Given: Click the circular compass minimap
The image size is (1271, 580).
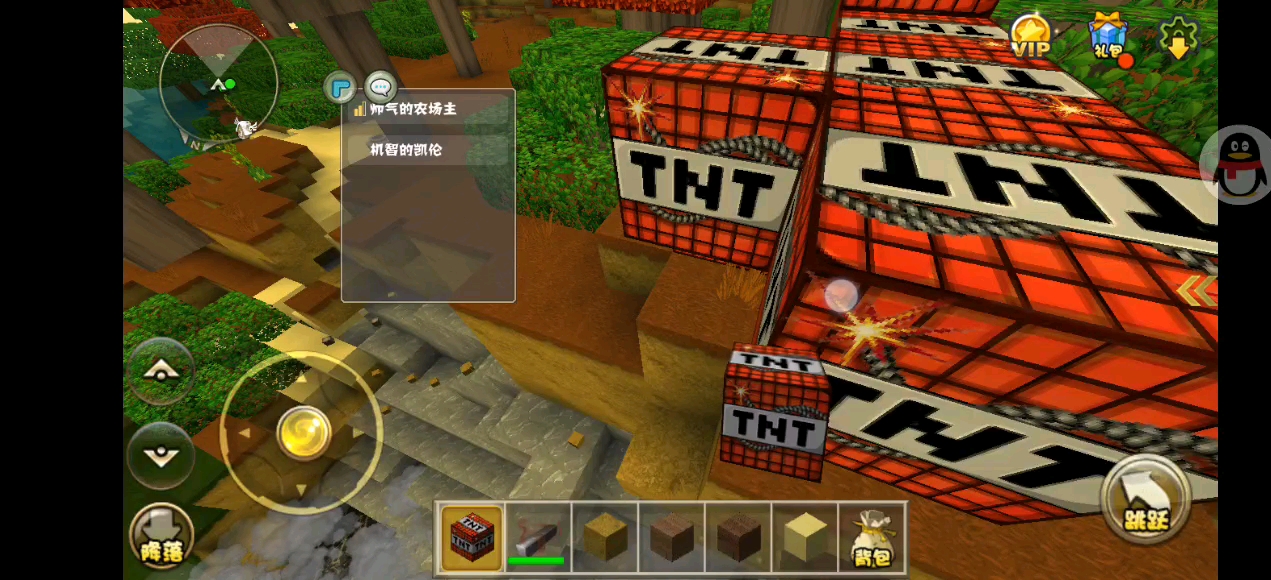Looking at the screenshot, I should point(218,82).
